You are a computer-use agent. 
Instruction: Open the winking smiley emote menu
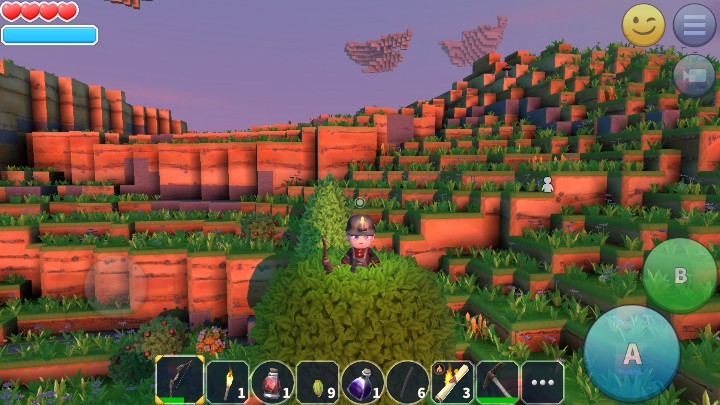tap(643, 25)
